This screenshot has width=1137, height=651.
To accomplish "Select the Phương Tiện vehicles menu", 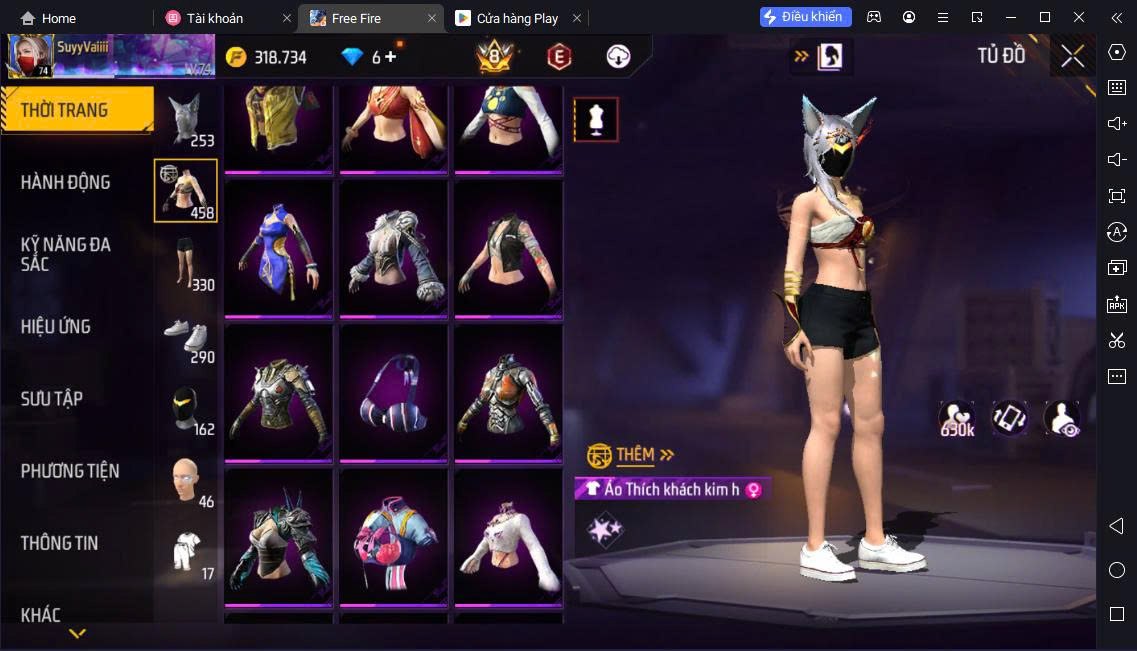I will tap(70, 471).
